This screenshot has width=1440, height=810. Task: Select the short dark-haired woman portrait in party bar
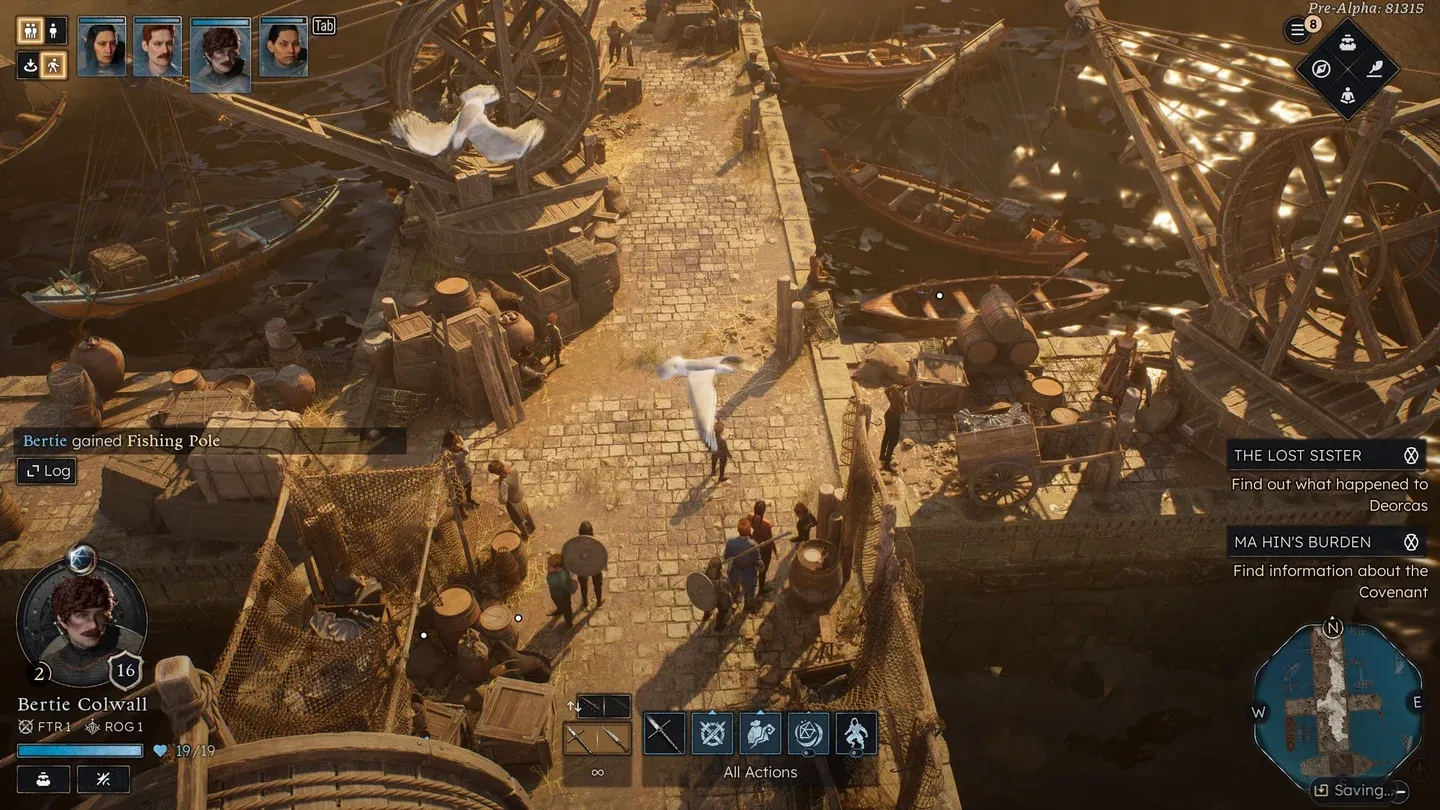(x=283, y=47)
